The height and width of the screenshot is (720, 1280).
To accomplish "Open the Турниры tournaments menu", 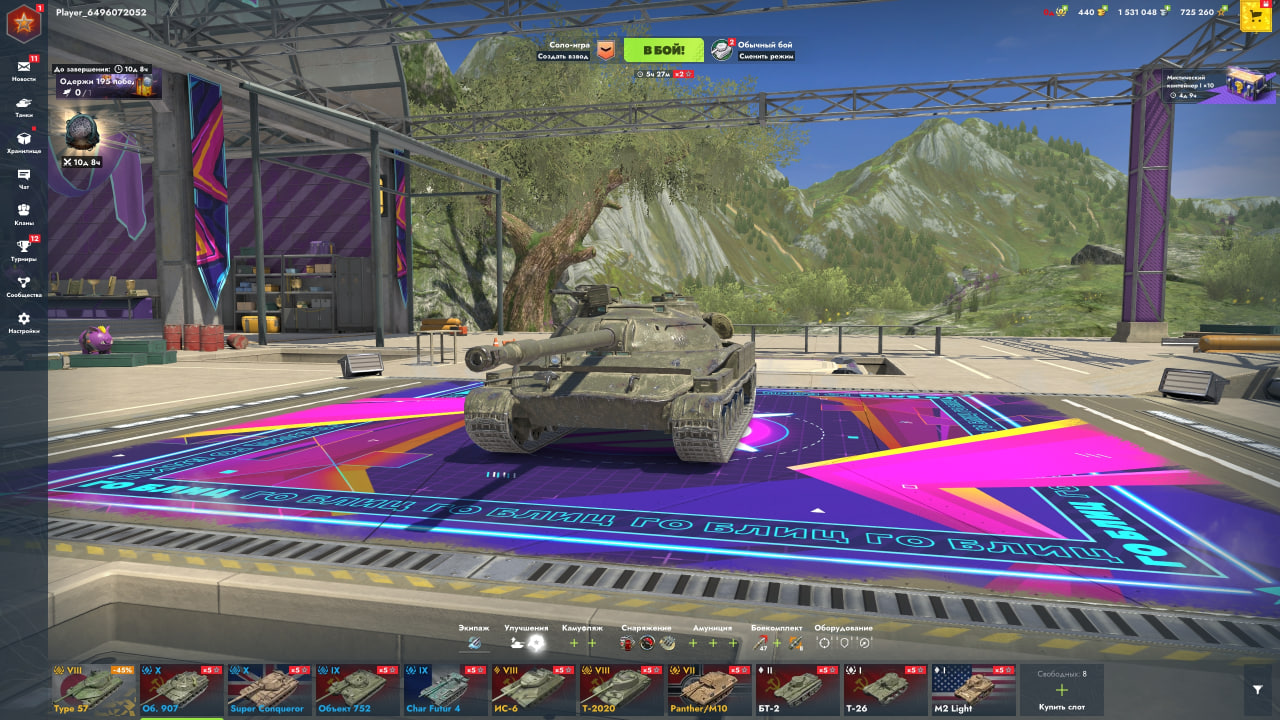I will [x=23, y=251].
